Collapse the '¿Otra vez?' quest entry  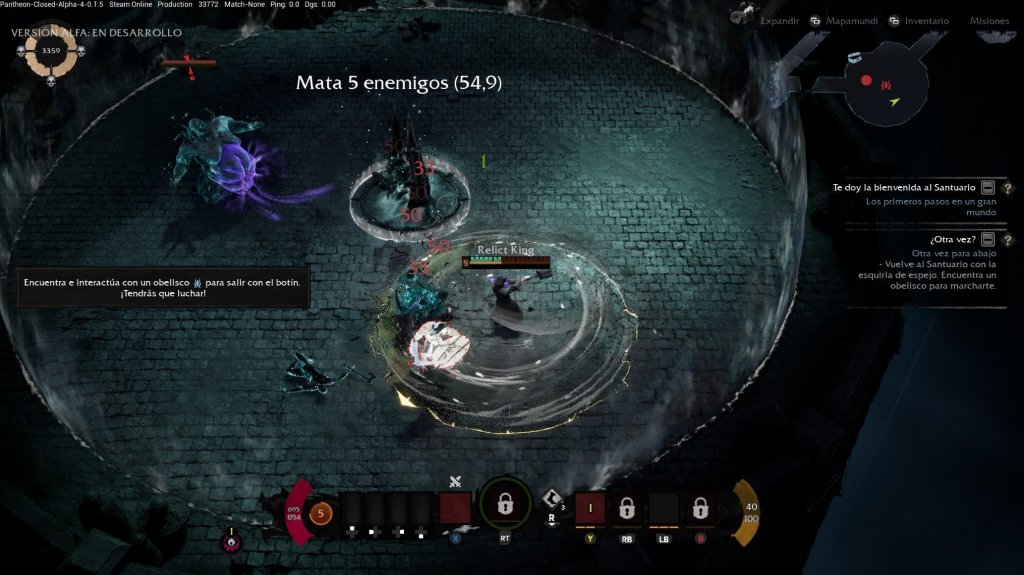tap(988, 239)
